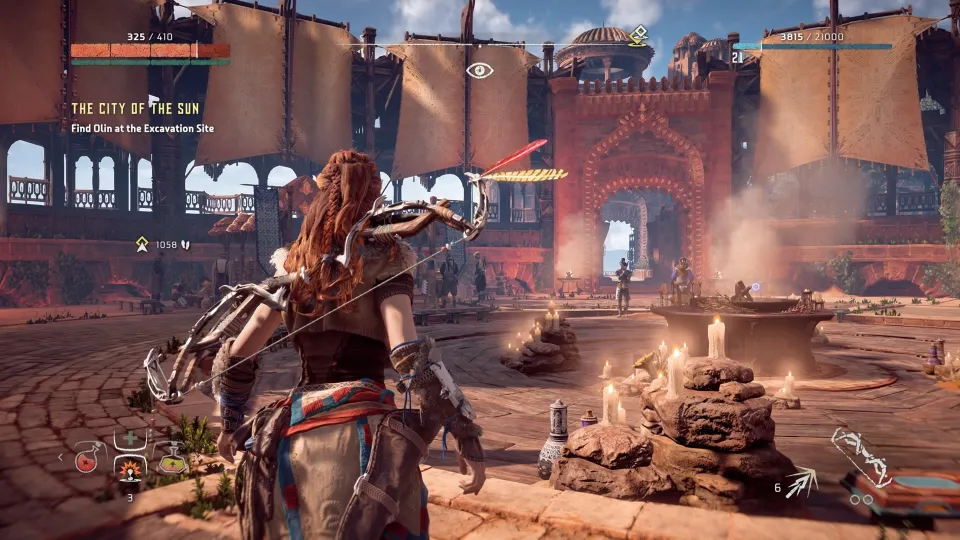Select the red health potion icon

tap(86, 461)
